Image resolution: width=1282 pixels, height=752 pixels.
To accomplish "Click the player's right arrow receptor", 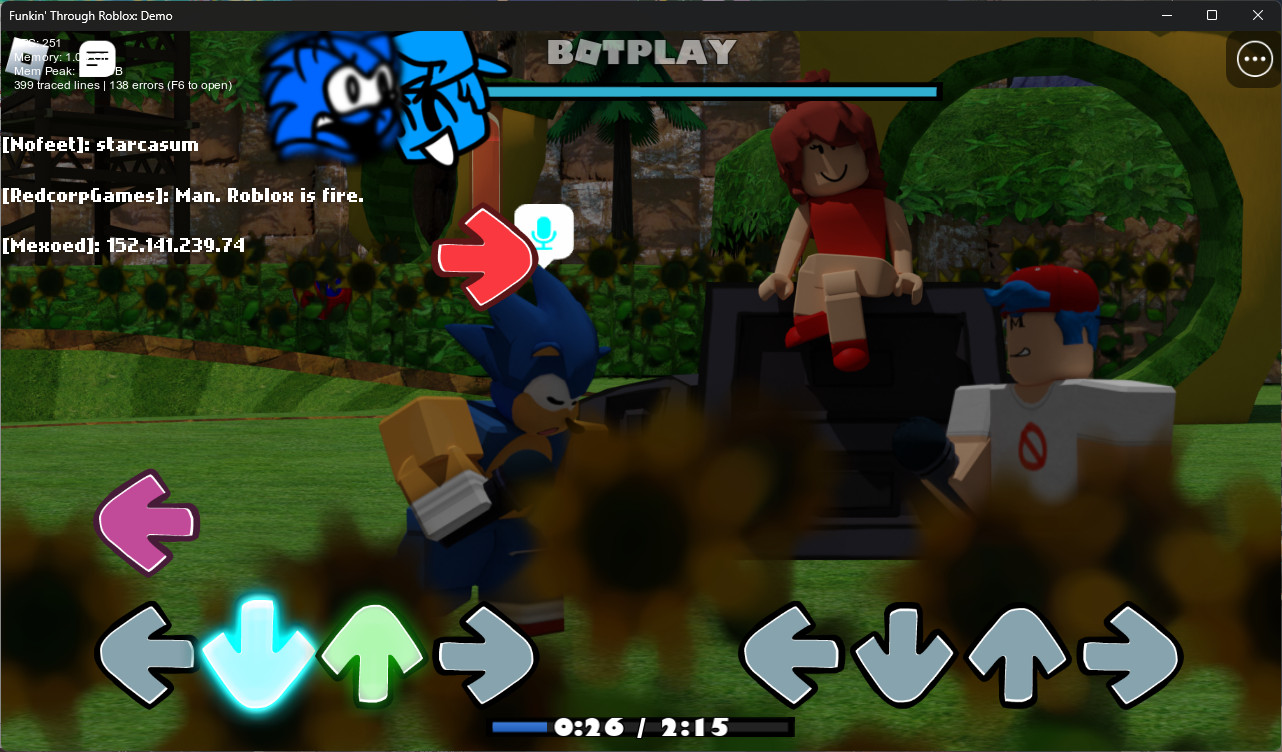I will pos(484,655).
